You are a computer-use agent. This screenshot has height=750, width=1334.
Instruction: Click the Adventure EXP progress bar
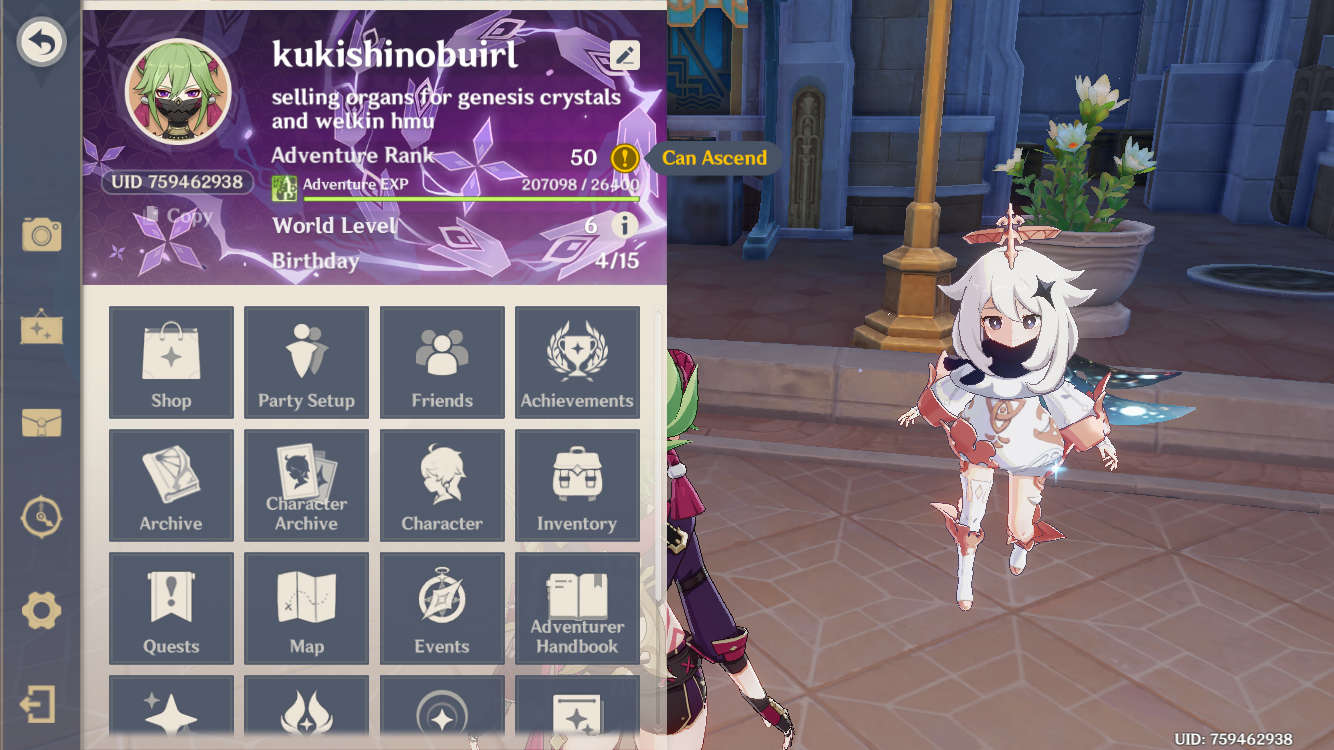point(470,196)
